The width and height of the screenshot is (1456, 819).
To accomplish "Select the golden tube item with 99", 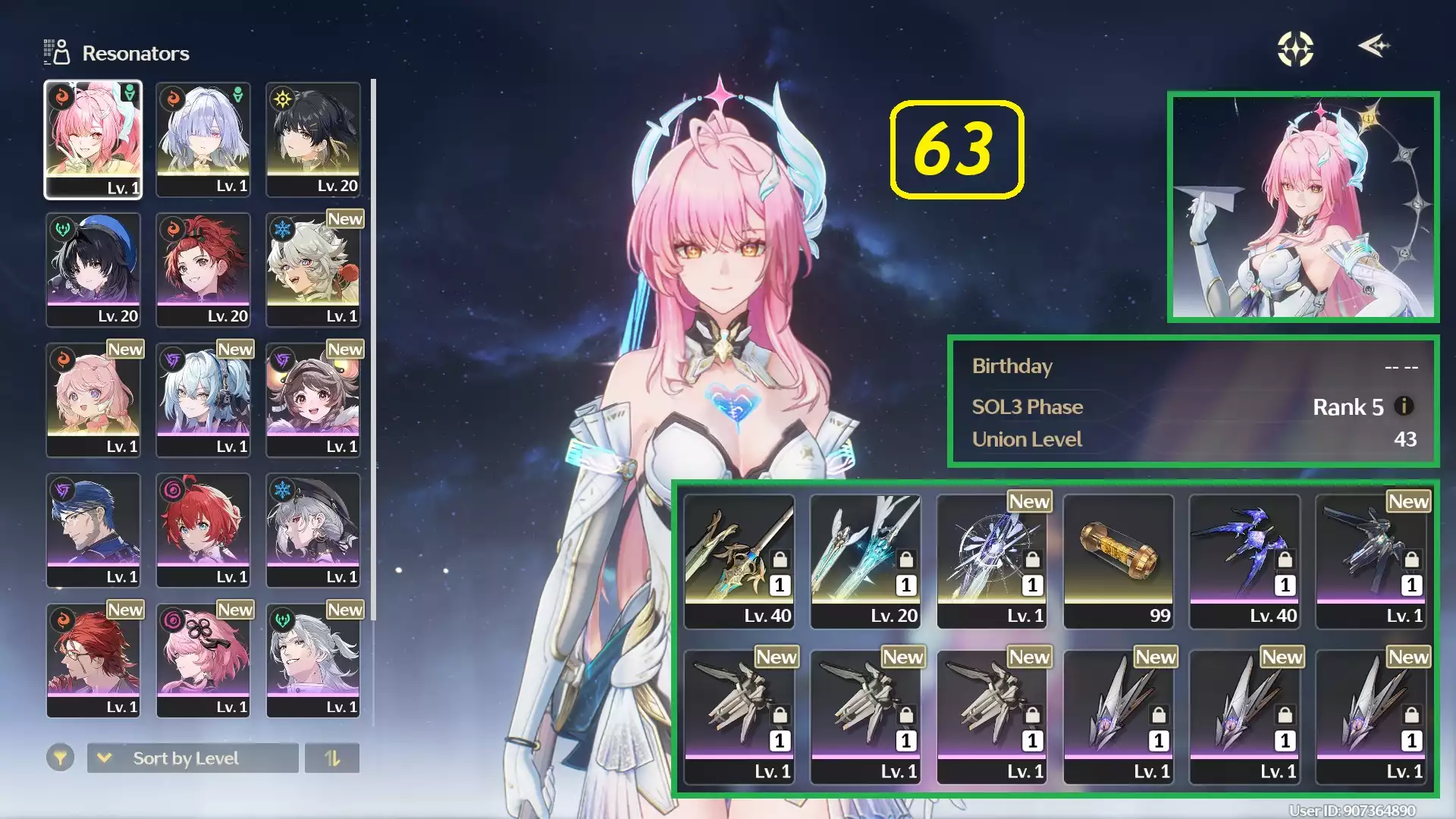I will pyautogui.click(x=1119, y=561).
